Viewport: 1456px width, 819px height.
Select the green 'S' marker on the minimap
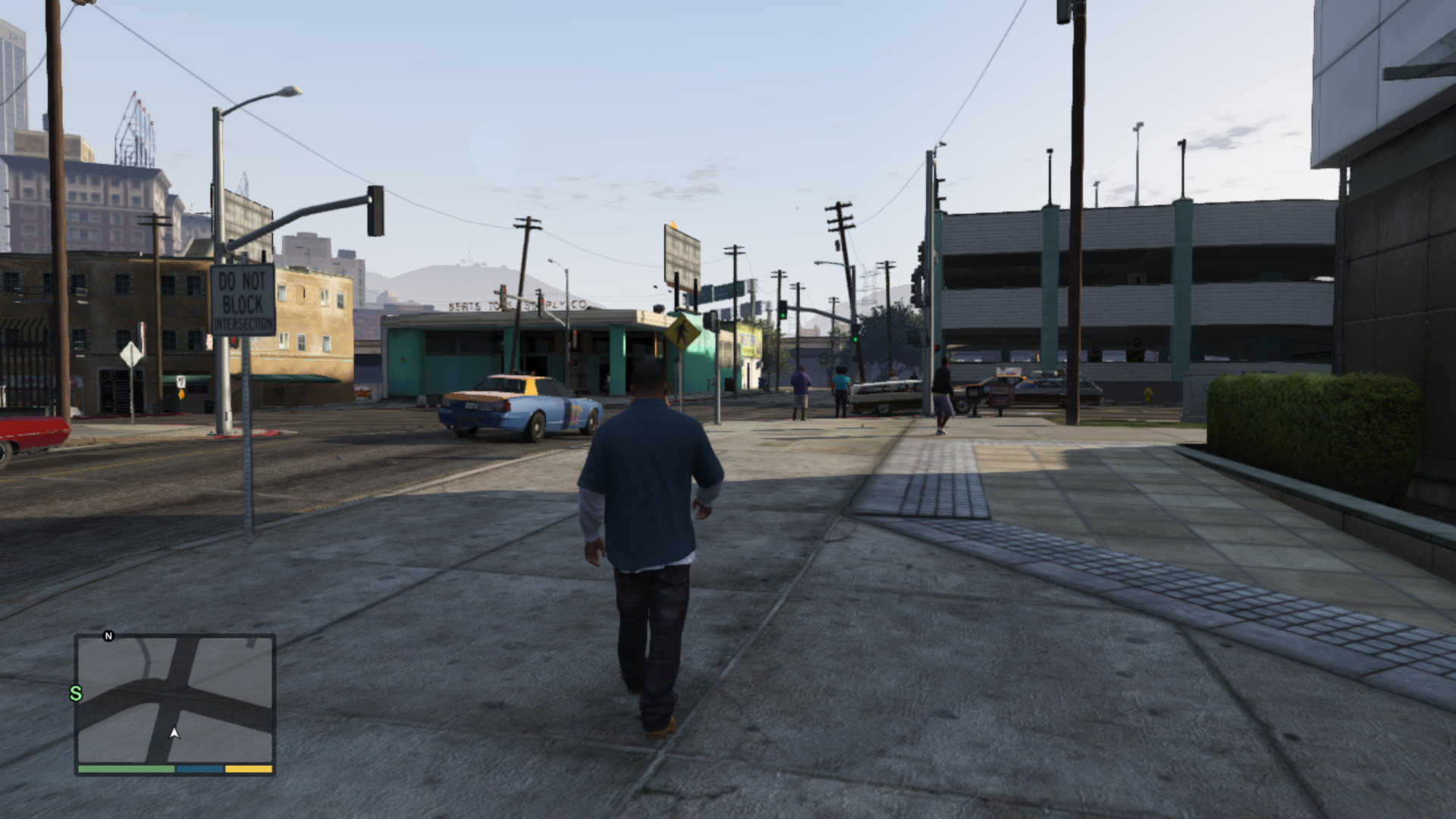click(x=74, y=693)
